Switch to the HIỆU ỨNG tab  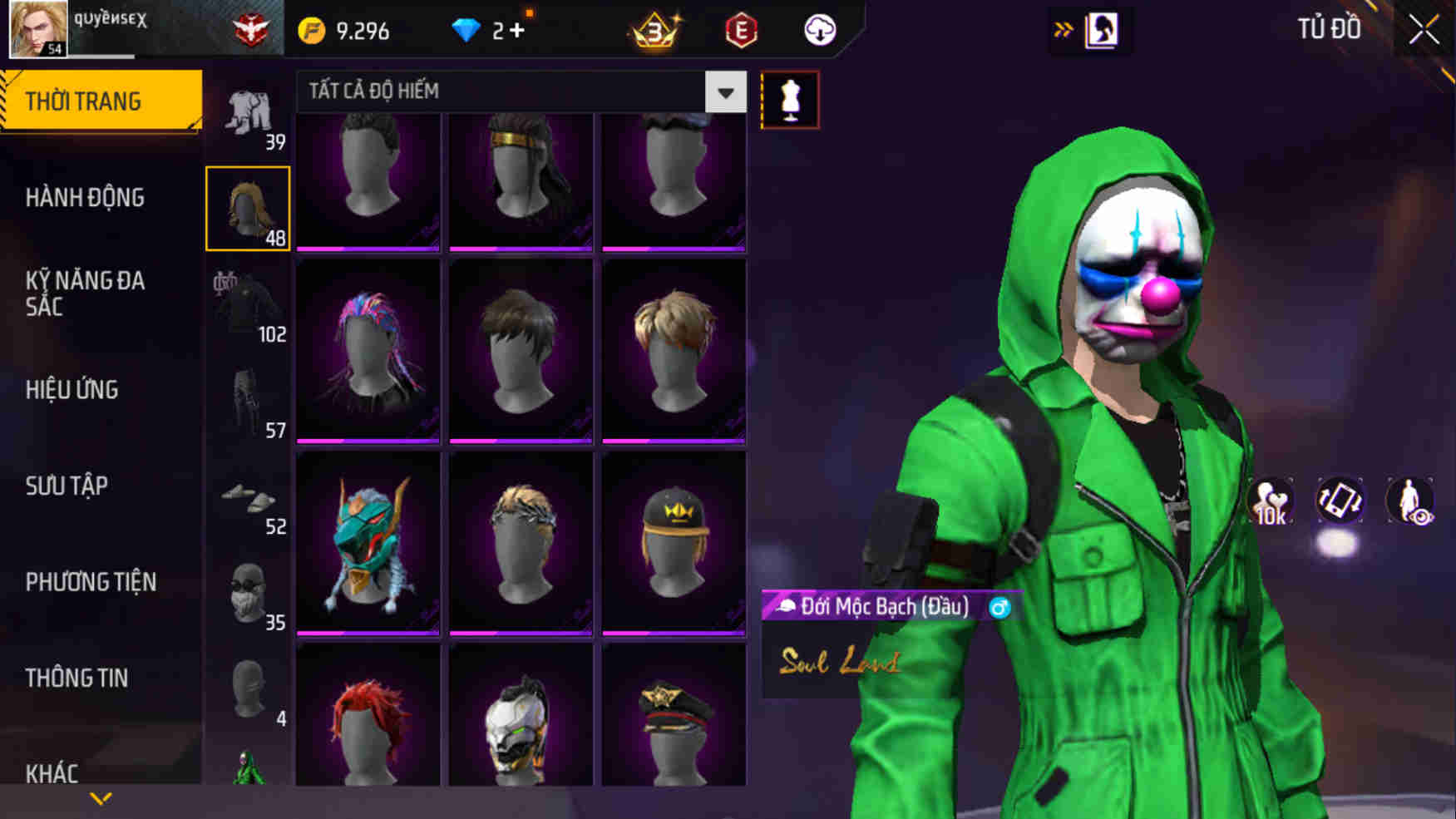point(72,389)
